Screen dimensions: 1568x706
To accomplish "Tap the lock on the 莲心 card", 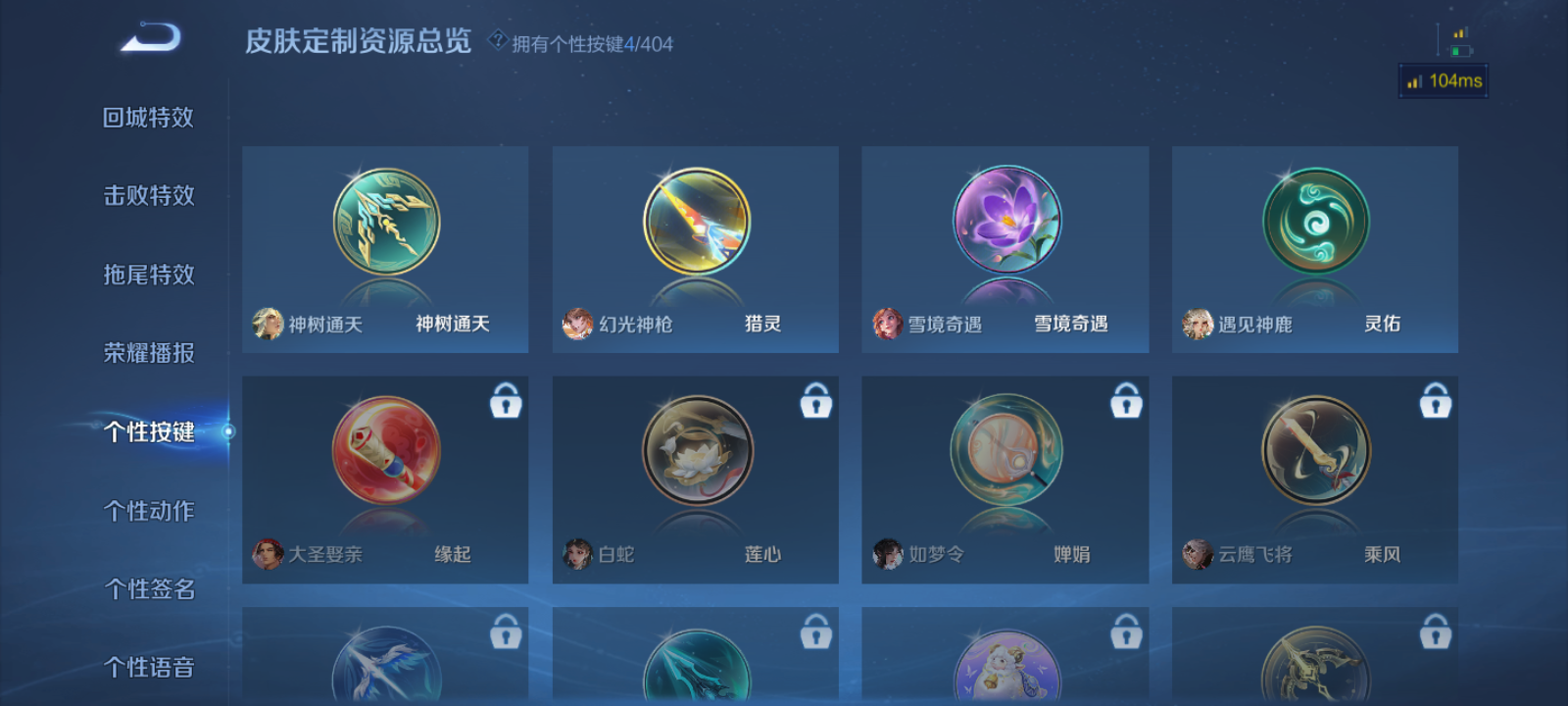I will 814,401.
